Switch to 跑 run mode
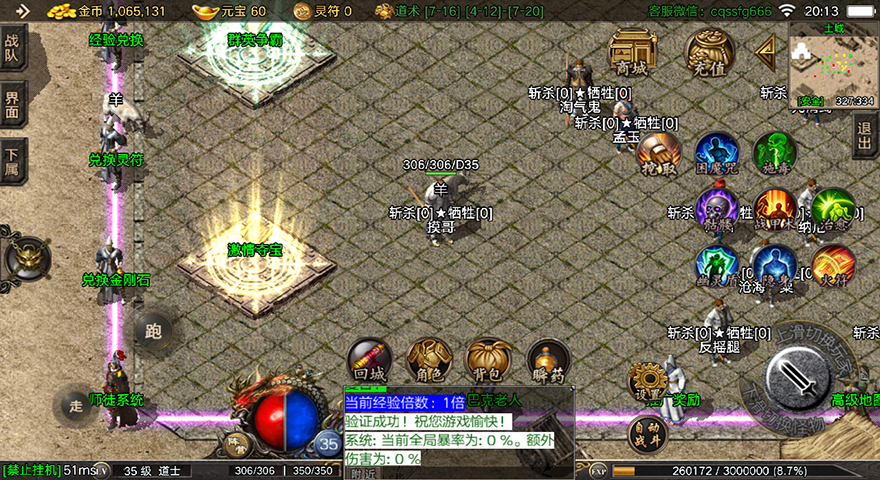Image resolution: width=880 pixels, height=480 pixels. point(153,331)
